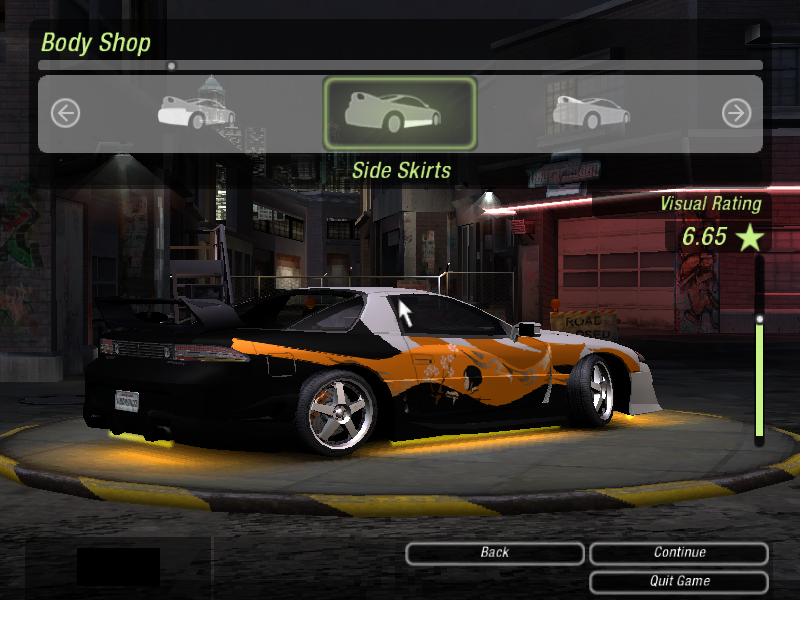Go to previous body part with left arrow
This screenshot has width=802, height=621.
tap(65, 113)
